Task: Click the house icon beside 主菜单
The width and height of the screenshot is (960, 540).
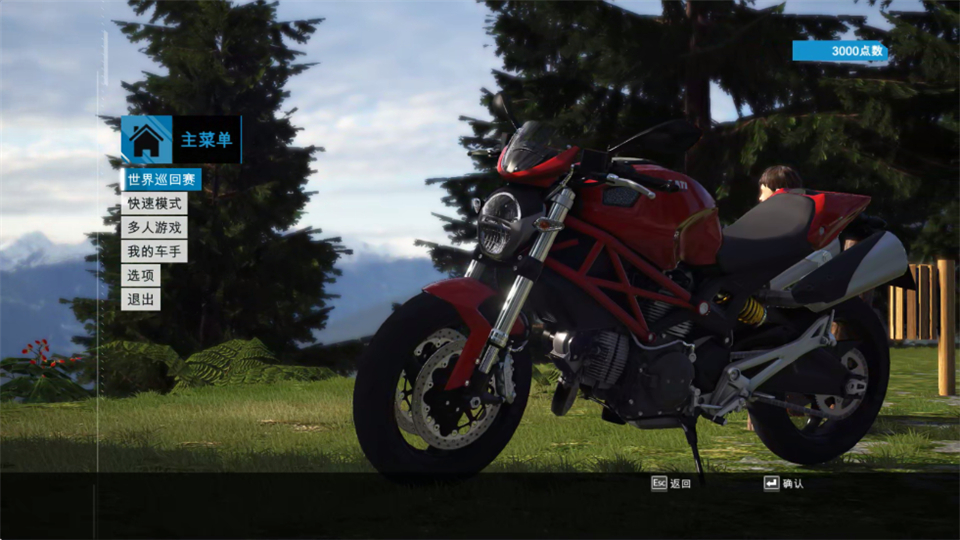Action: 146,140
